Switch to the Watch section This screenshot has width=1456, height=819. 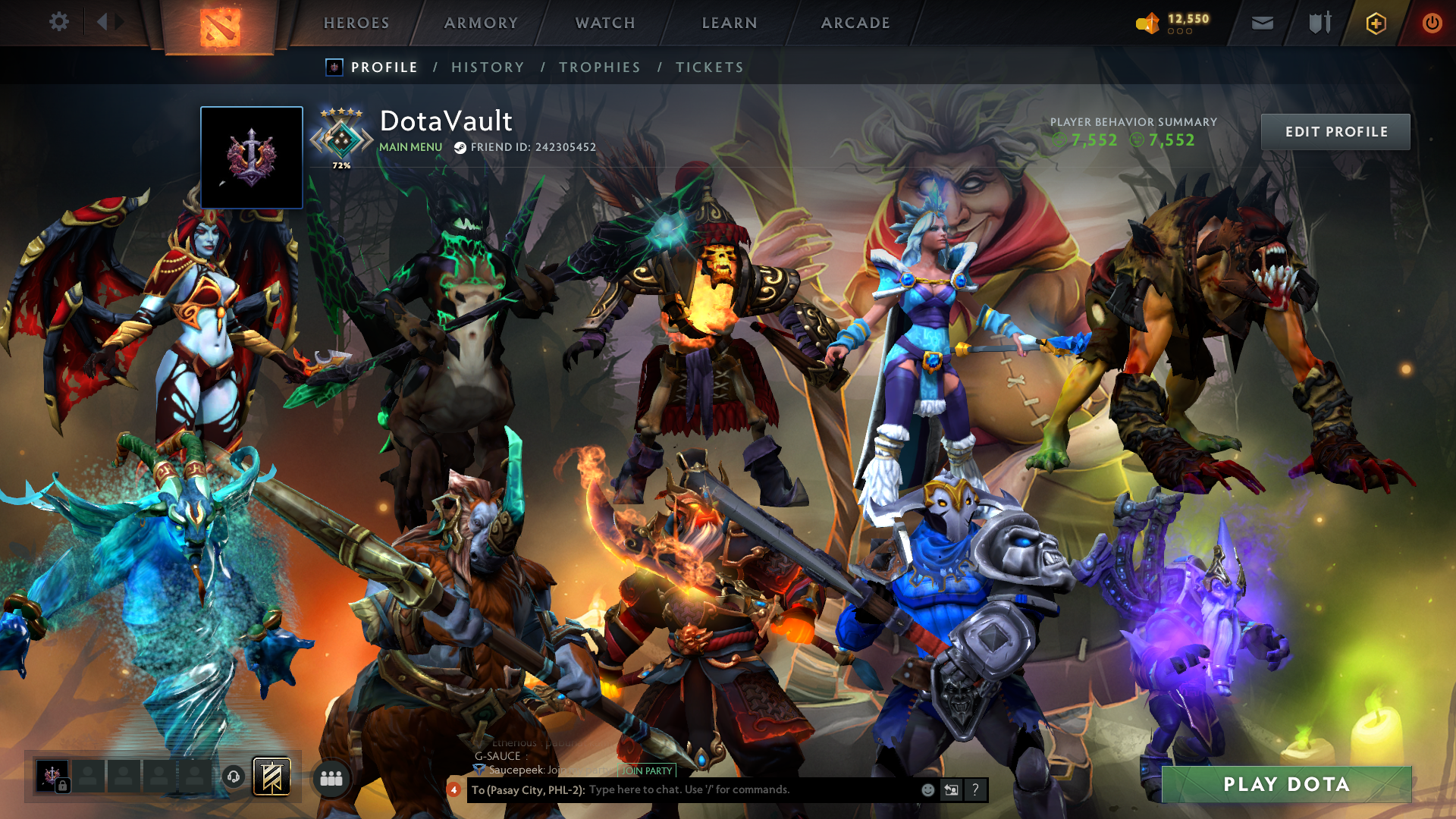(x=605, y=23)
